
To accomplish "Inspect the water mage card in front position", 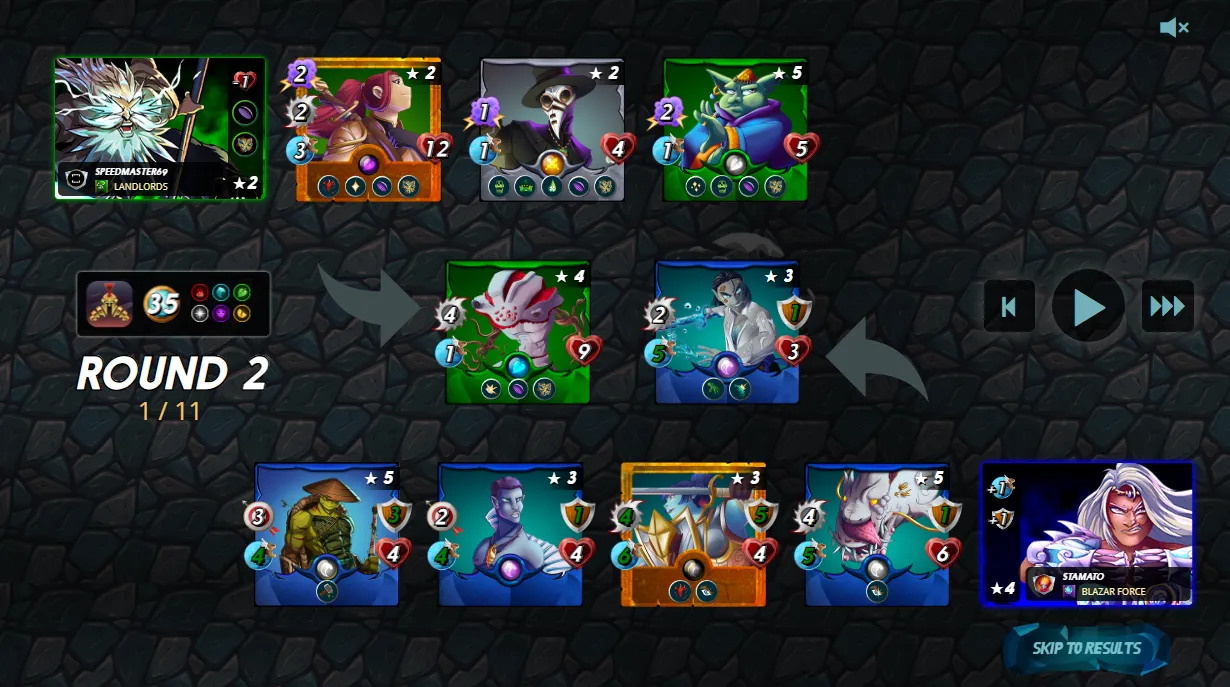I will point(727,332).
